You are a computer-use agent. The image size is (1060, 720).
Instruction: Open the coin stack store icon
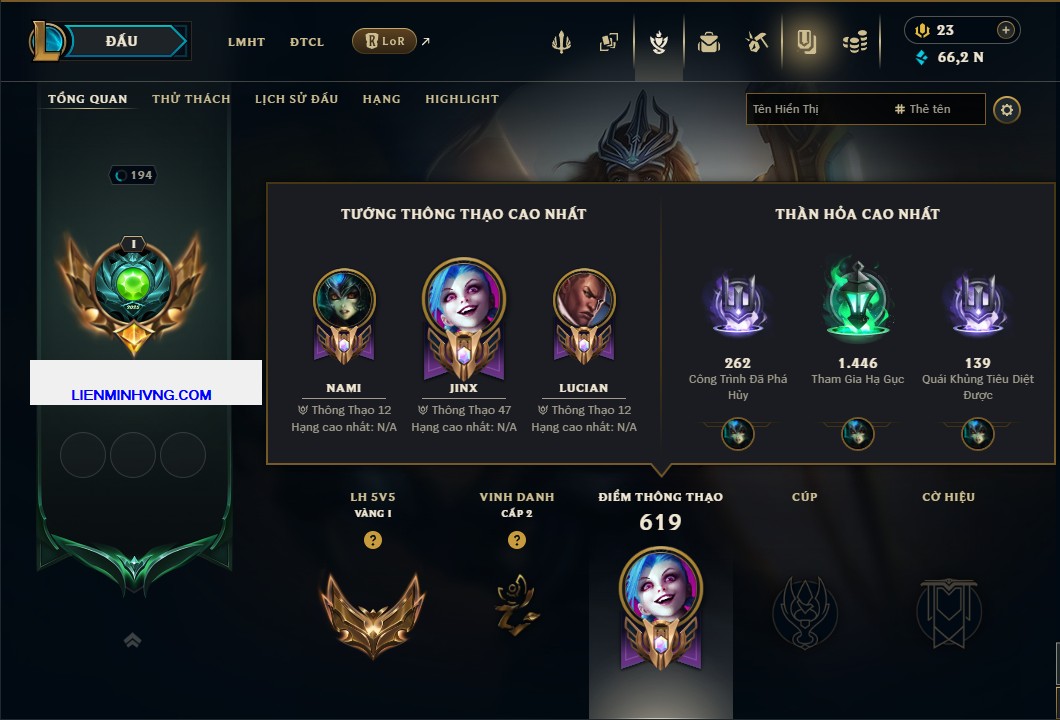(x=854, y=42)
